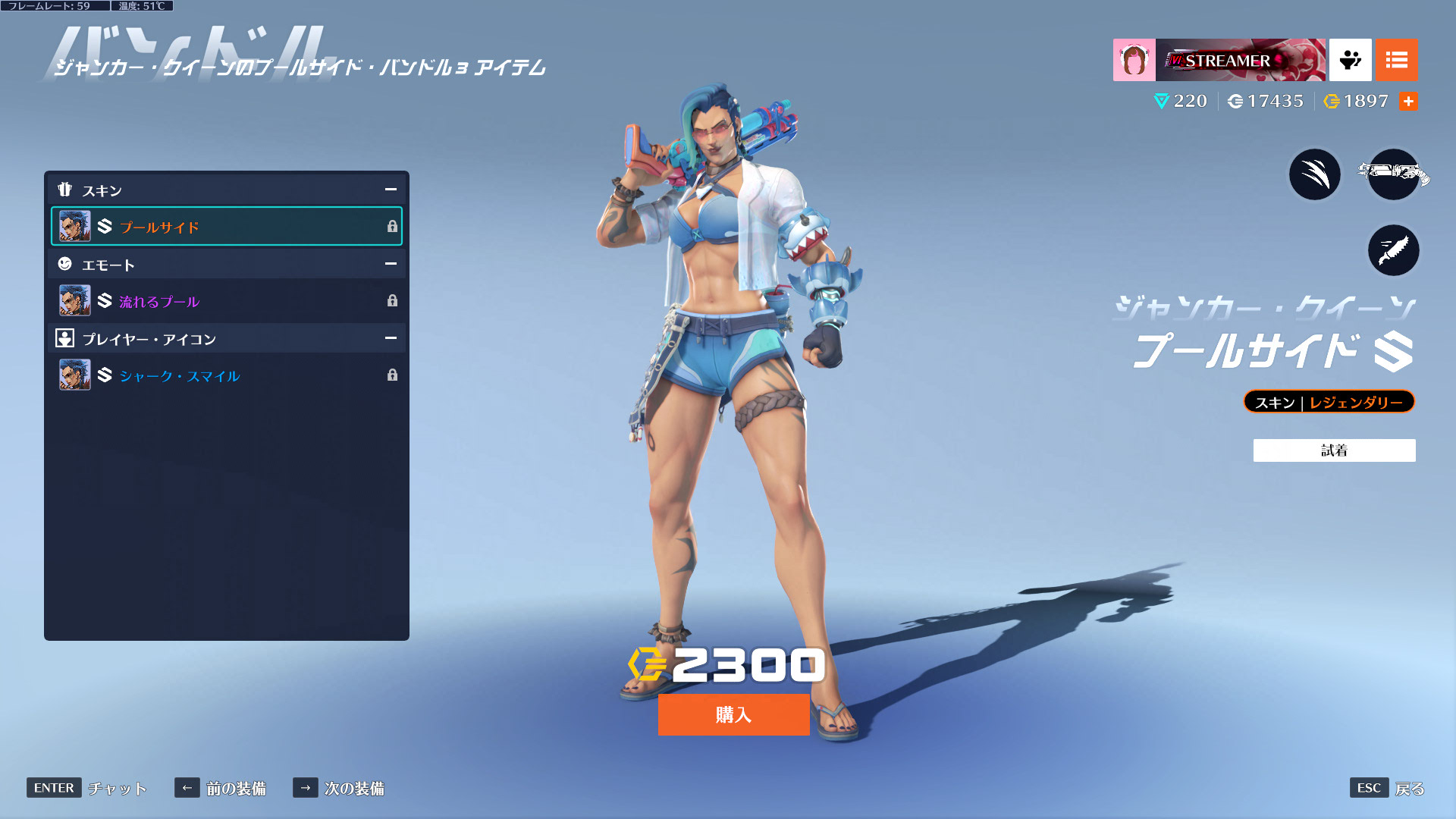Open the social group icon

coord(1350,60)
